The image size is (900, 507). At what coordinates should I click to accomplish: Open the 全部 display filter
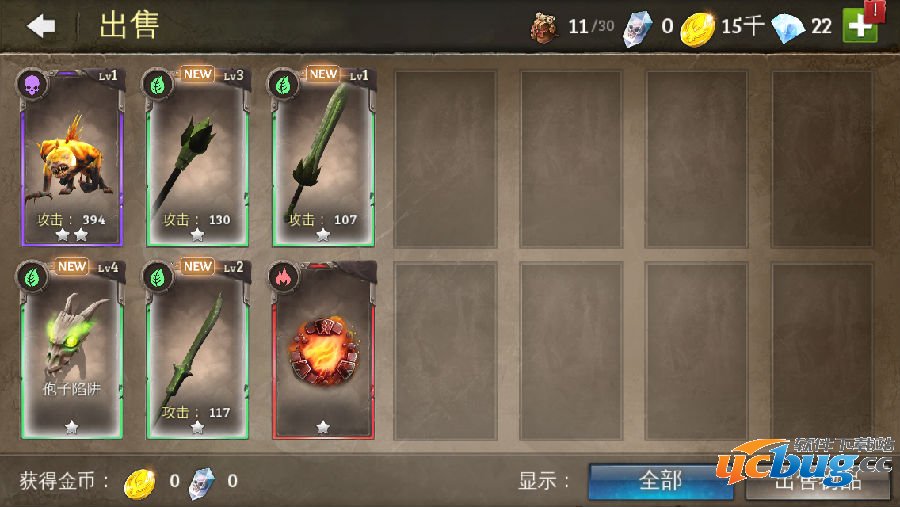click(x=660, y=481)
